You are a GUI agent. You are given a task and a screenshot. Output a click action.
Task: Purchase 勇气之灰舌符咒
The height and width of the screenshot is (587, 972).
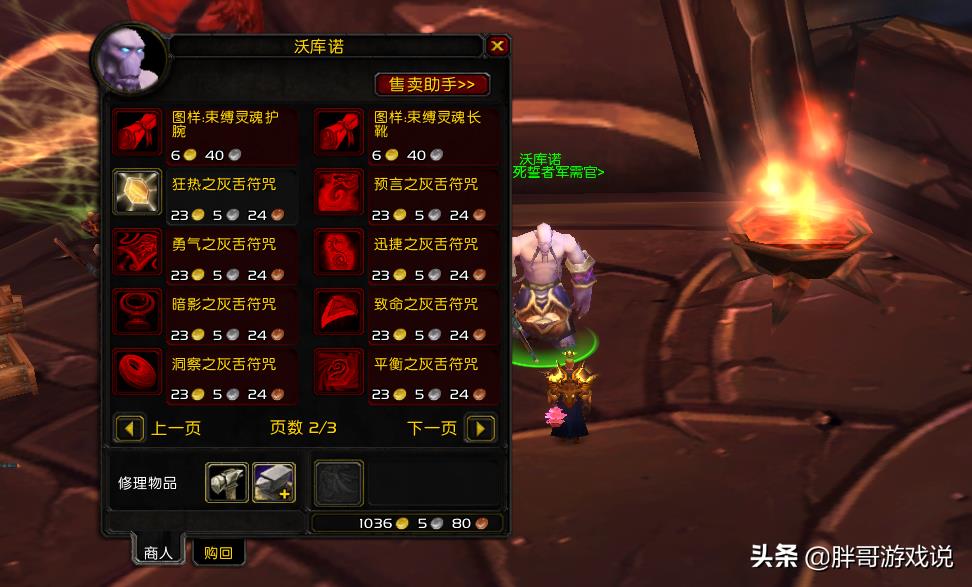[x=138, y=251]
